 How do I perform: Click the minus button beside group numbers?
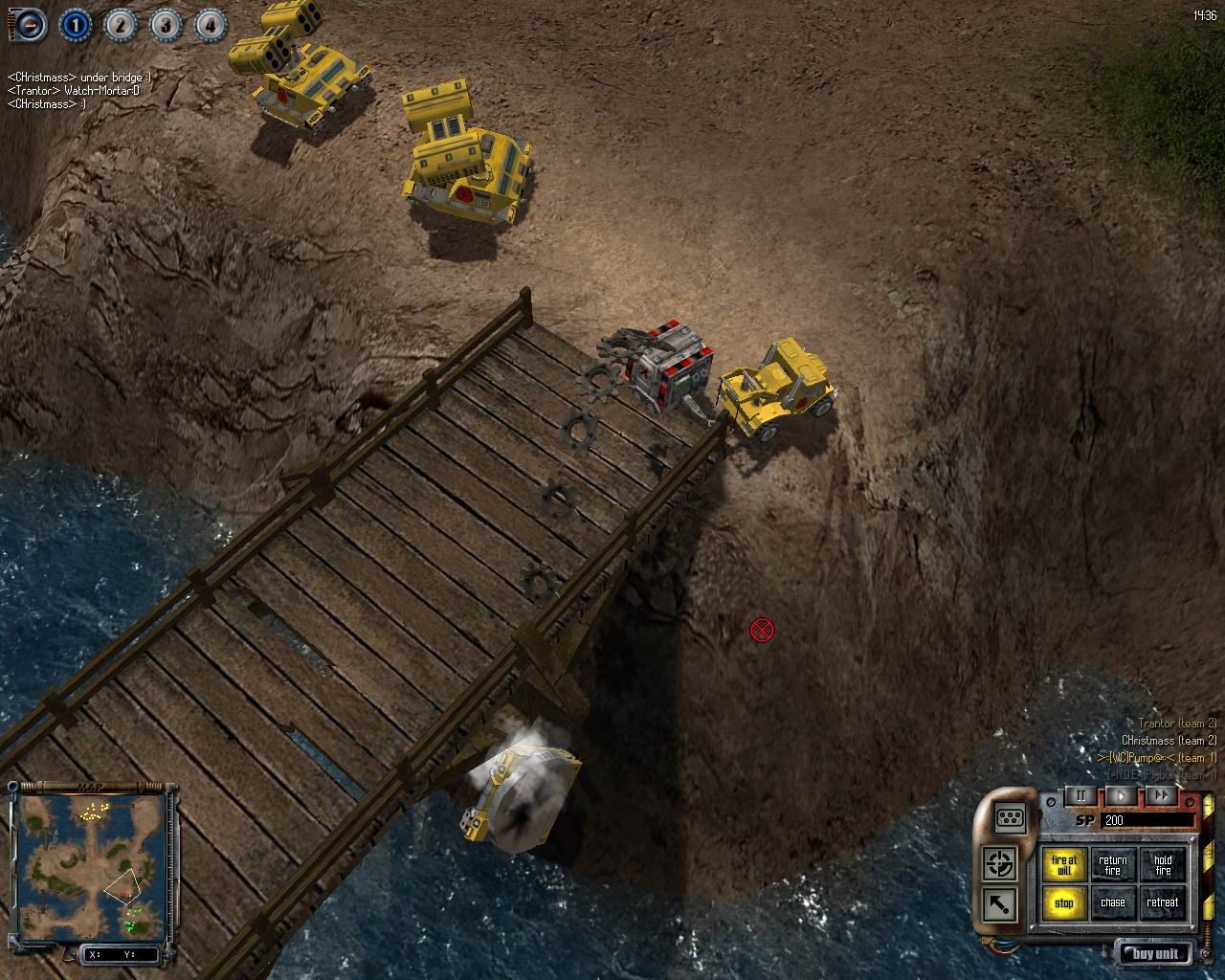click(x=28, y=25)
